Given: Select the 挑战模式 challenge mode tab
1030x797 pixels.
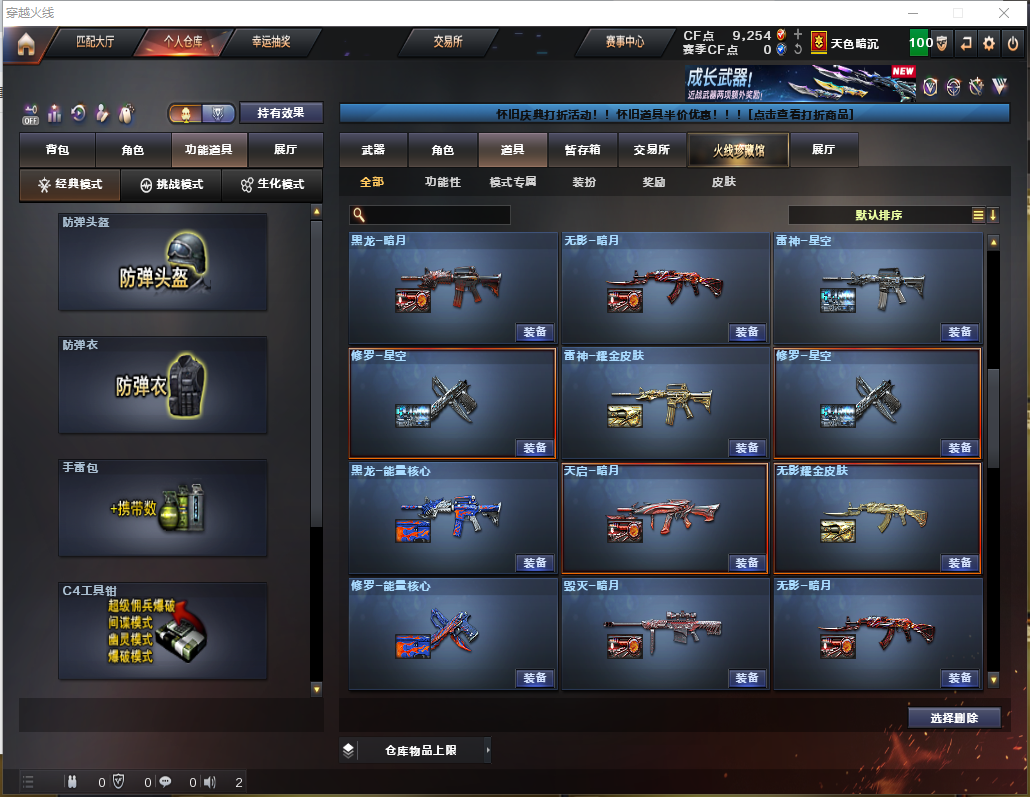Looking at the screenshot, I should click(x=171, y=185).
